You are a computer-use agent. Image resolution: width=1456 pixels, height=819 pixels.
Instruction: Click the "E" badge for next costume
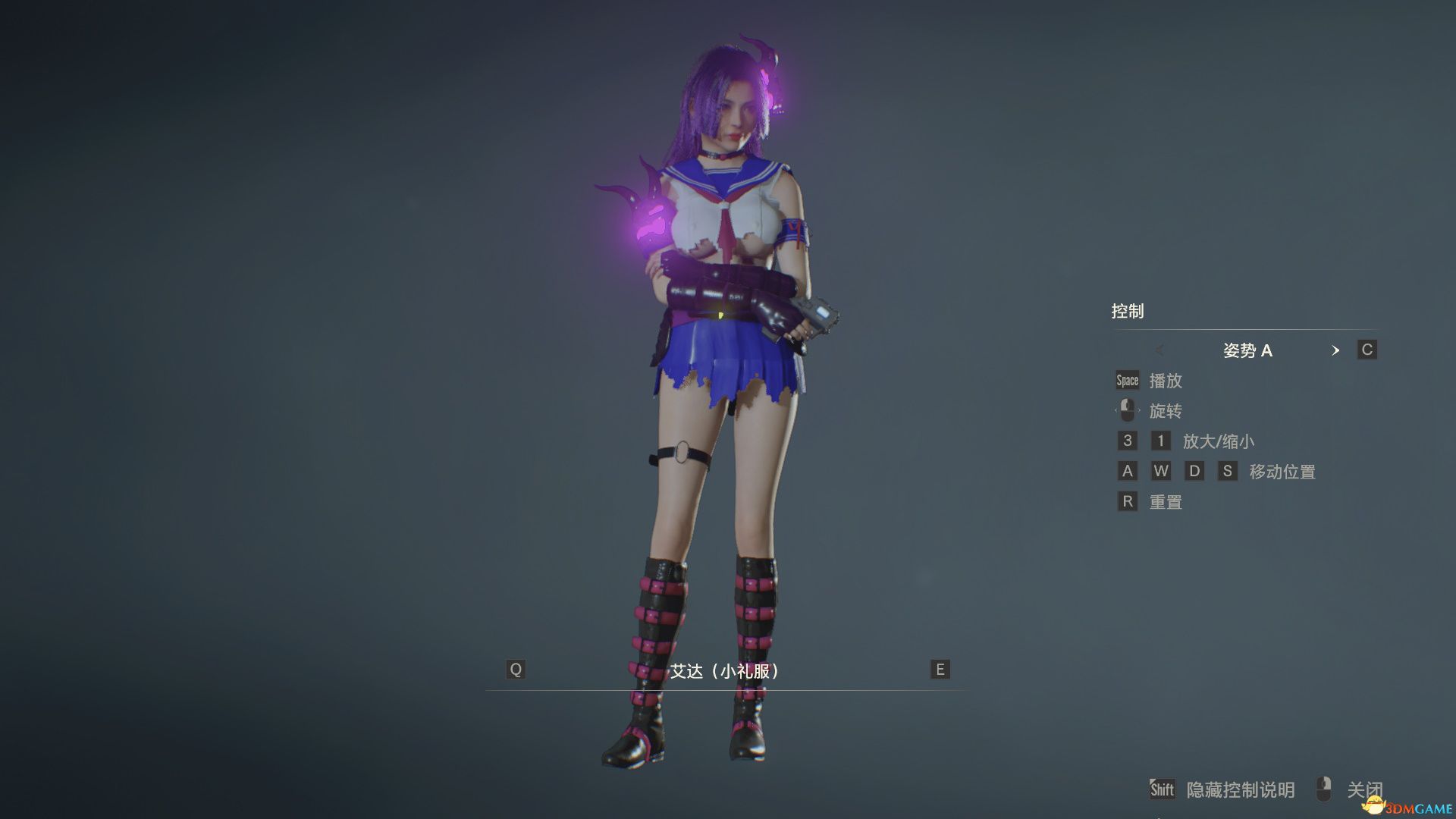[x=939, y=670]
